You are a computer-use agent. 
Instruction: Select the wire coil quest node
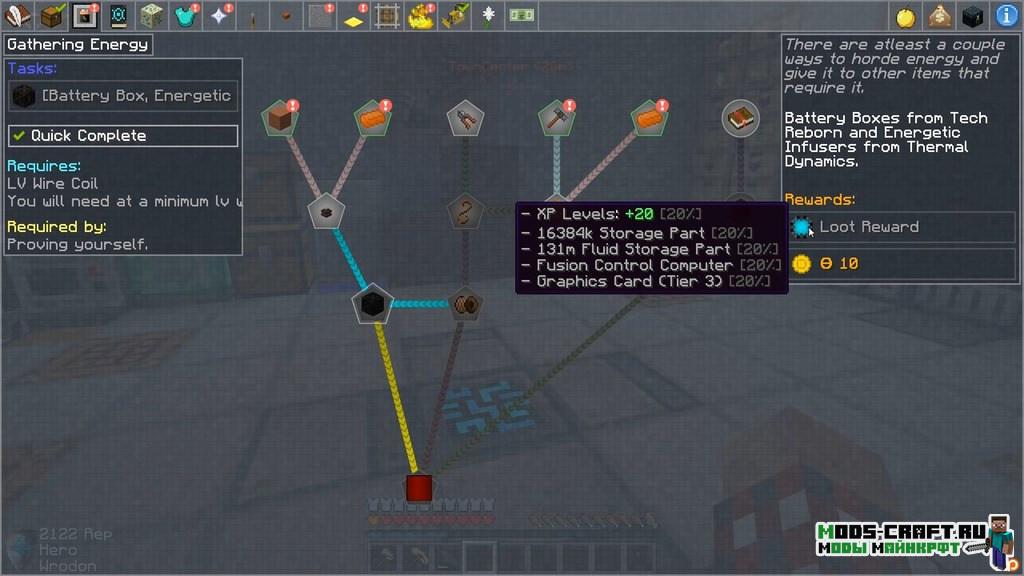pyautogui.click(x=463, y=304)
